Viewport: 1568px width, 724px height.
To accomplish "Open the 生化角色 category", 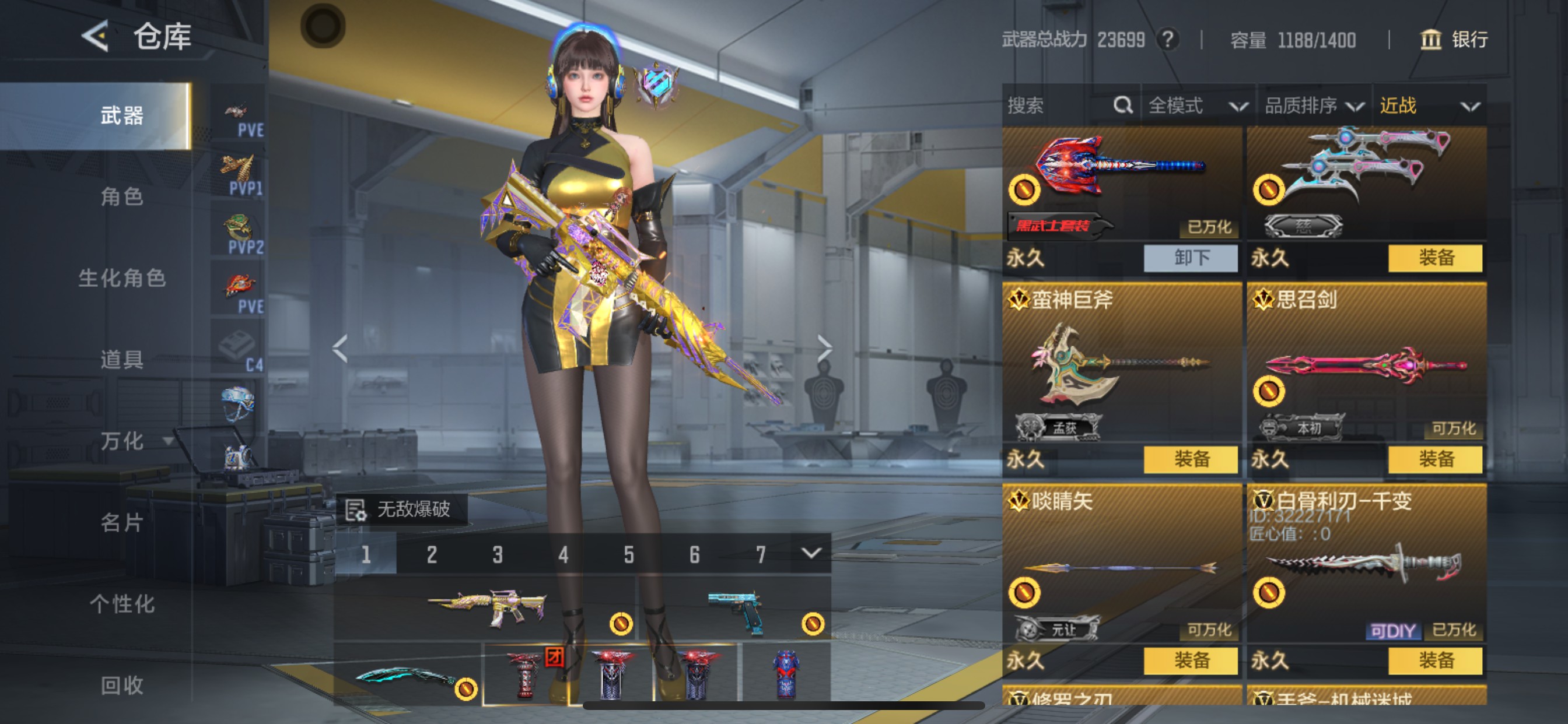I will [122, 278].
